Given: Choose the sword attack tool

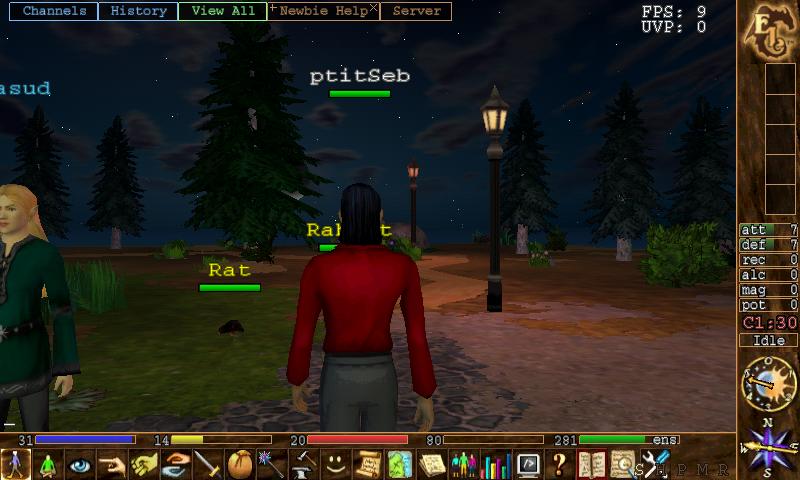Looking at the screenshot, I should pos(208,465).
